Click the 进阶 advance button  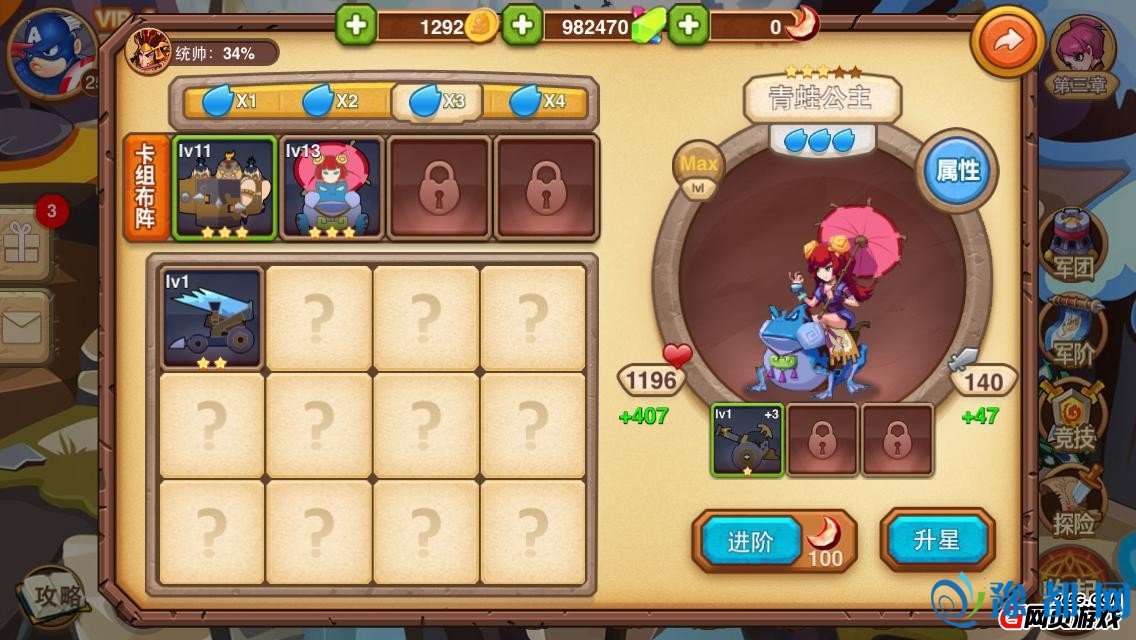(x=751, y=542)
